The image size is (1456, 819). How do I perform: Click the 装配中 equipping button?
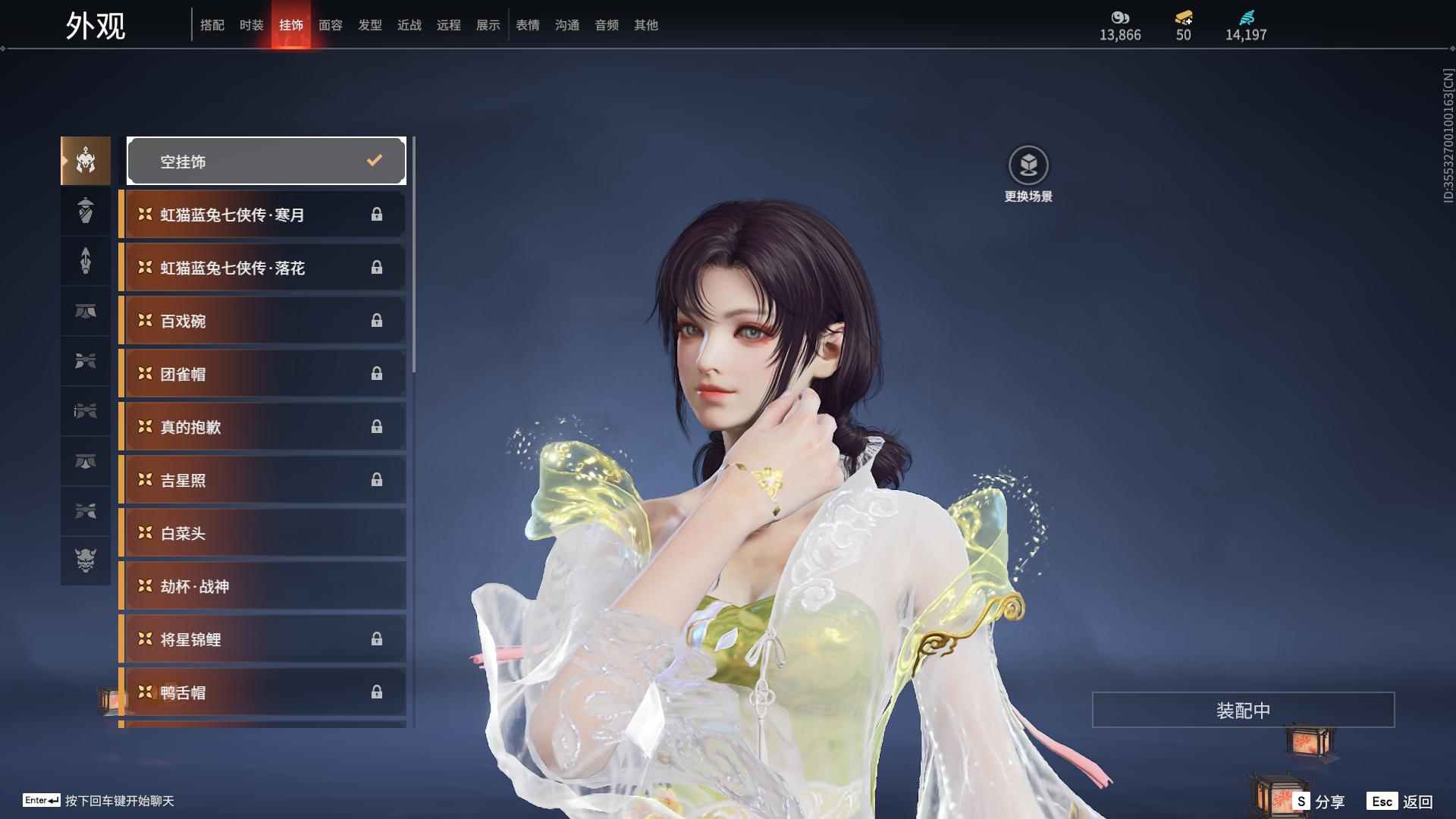(x=1242, y=710)
